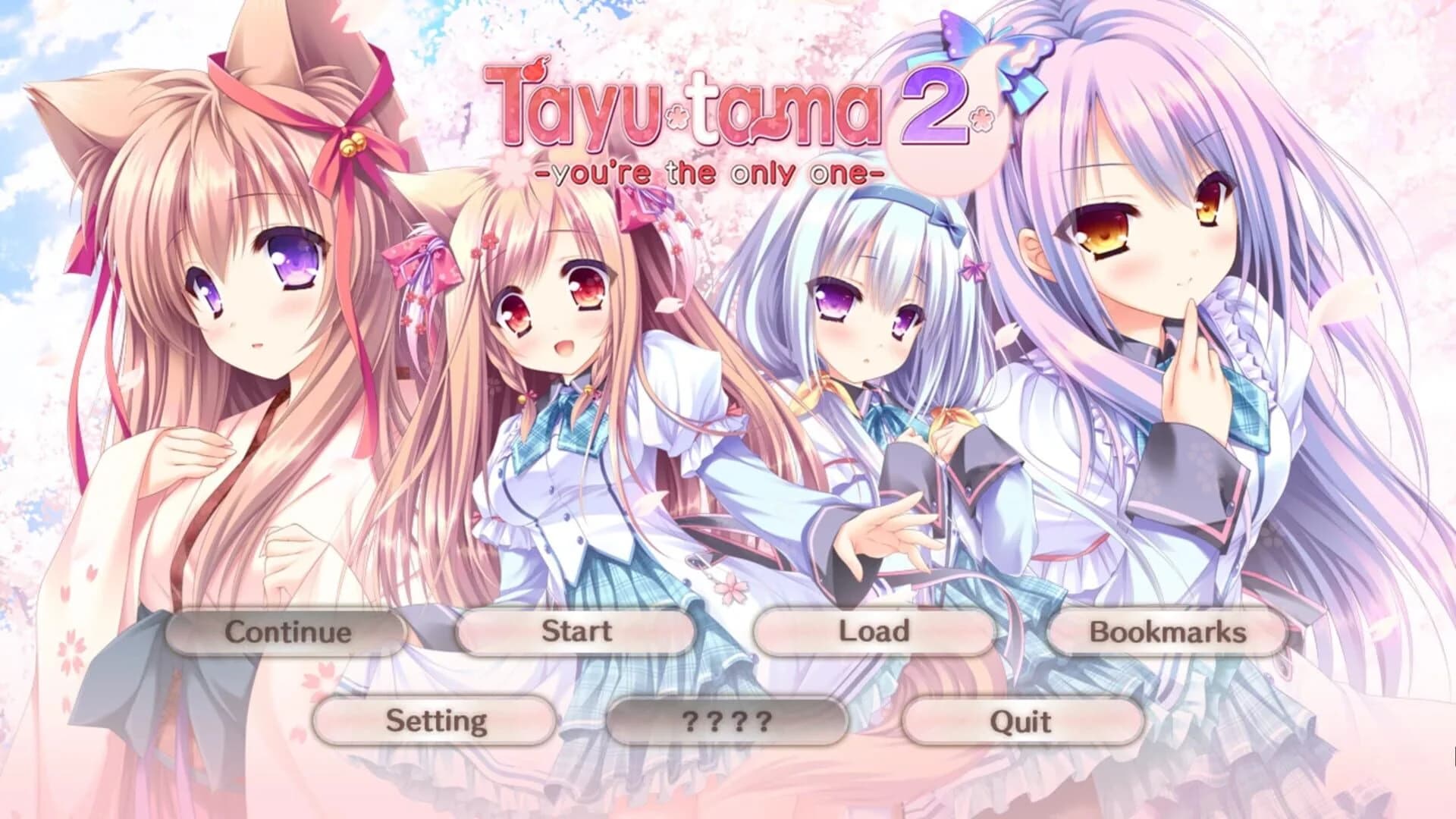Screen dimensions: 1456x819
Task: Quit the game
Action: point(1018,723)
